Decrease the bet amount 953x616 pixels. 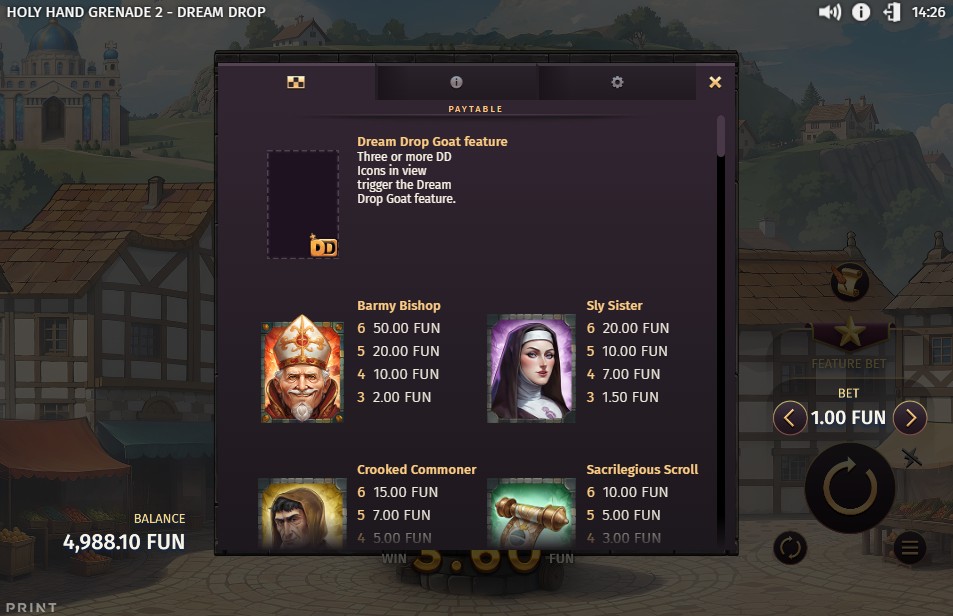(790, 417)
